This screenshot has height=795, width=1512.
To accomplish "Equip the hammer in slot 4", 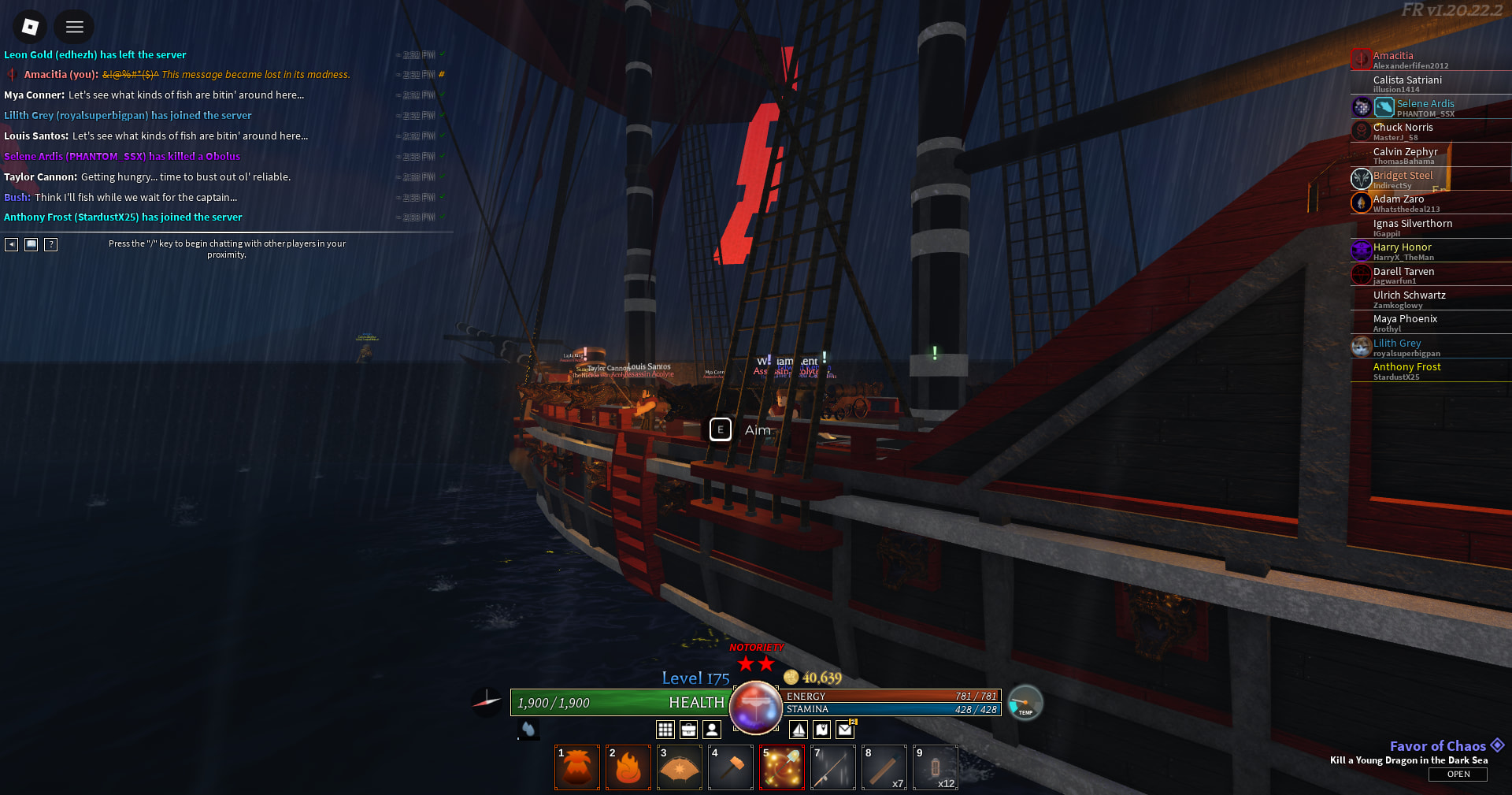I will 731,767.
